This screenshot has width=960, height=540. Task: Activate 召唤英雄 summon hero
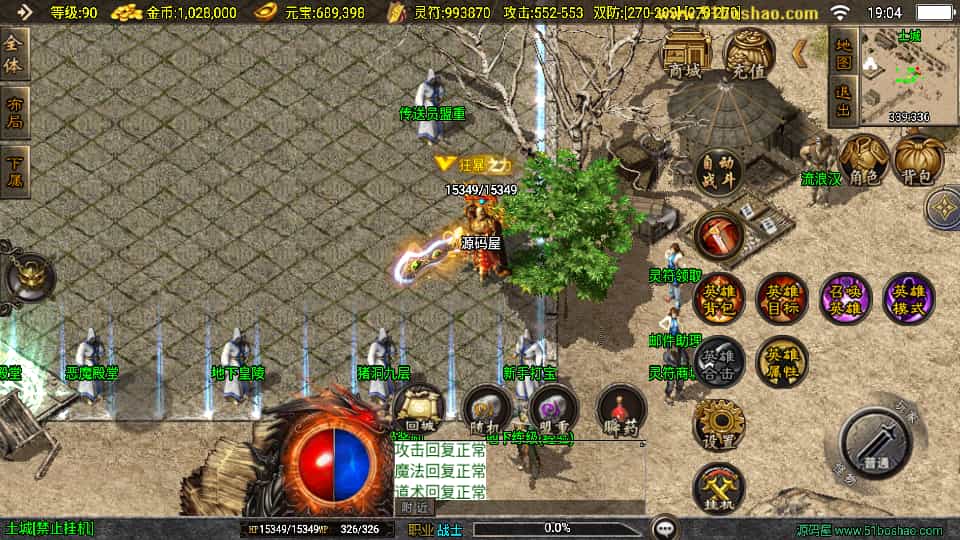(x=845, y=298)
